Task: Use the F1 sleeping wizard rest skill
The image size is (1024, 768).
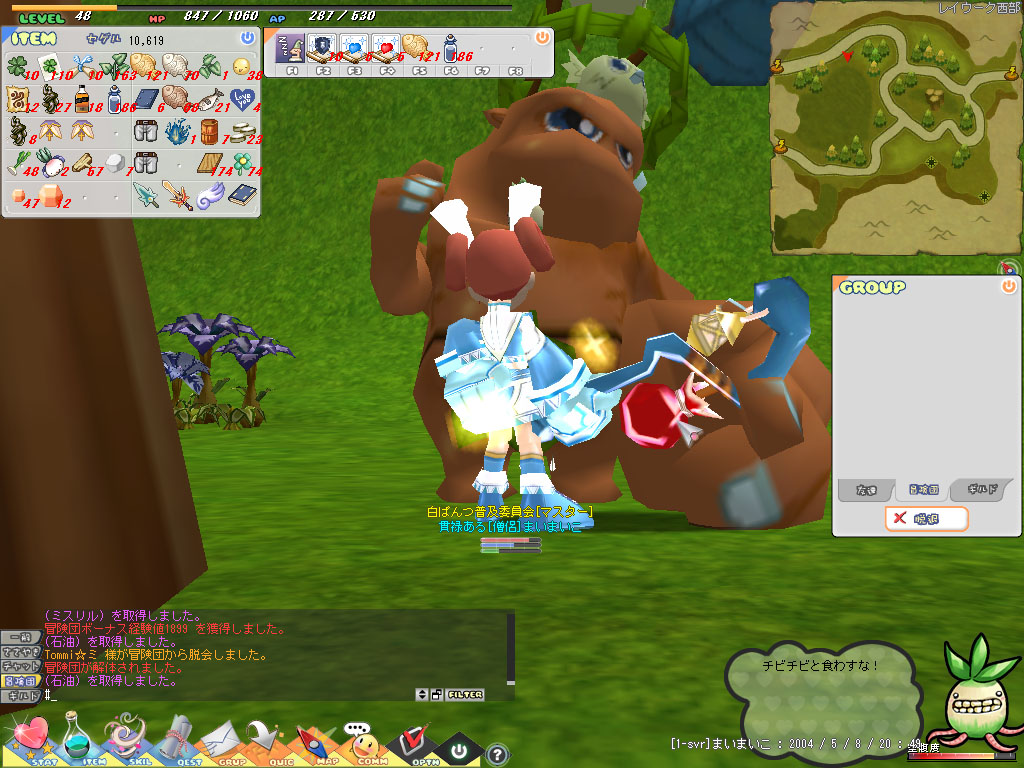Action: click(x=293, y=47)
